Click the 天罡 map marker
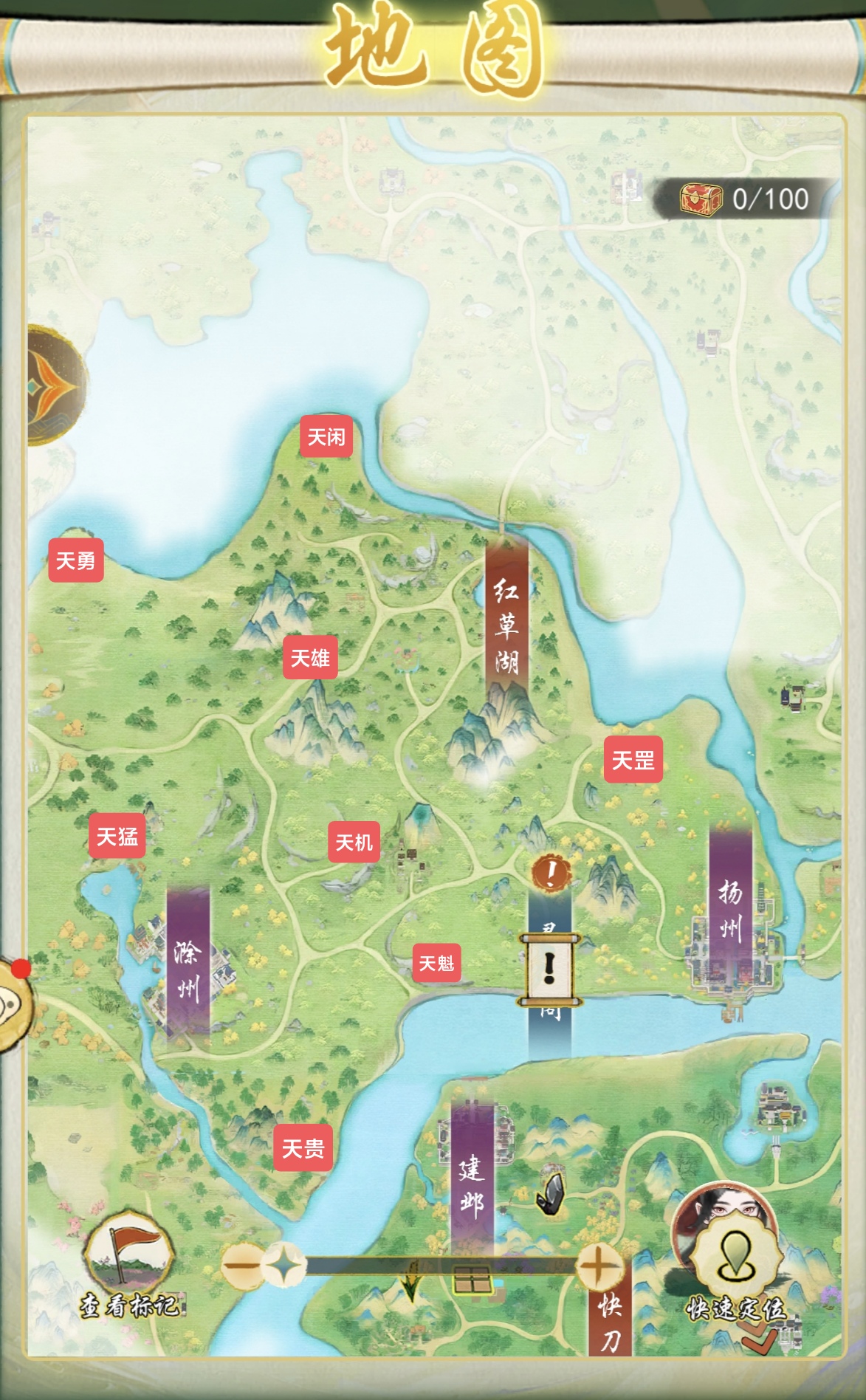This screenshot has height=1400, width=866. 633,760
